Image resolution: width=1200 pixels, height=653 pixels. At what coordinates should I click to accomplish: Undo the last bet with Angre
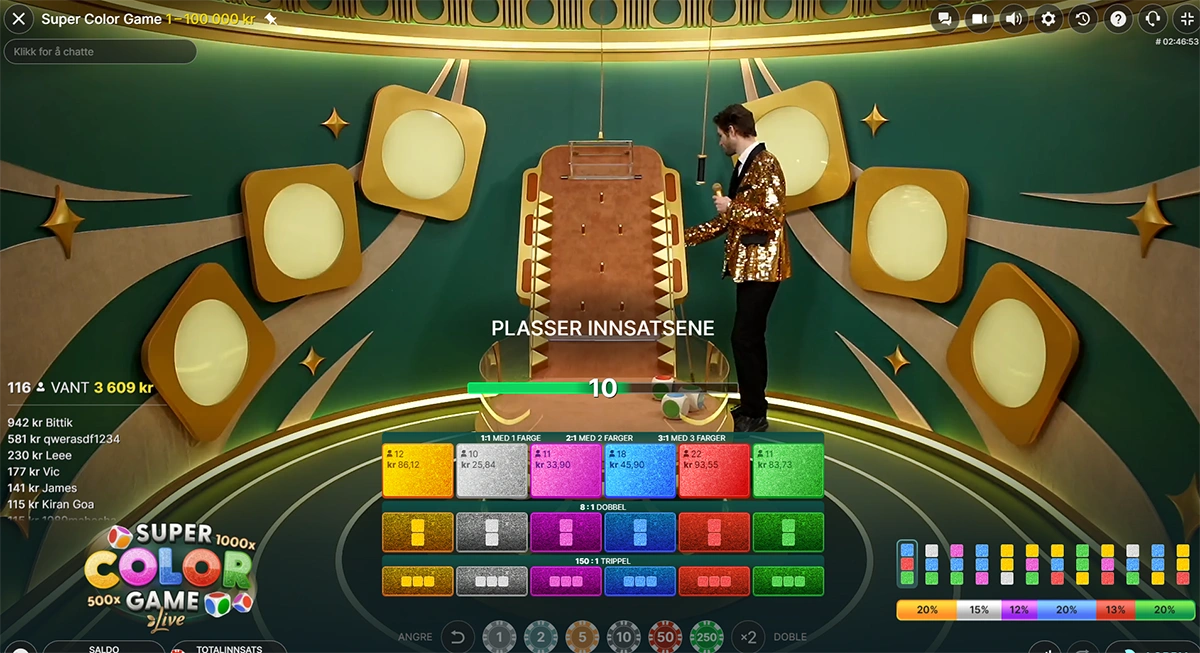pyautogui.click(x=458, y=637)
